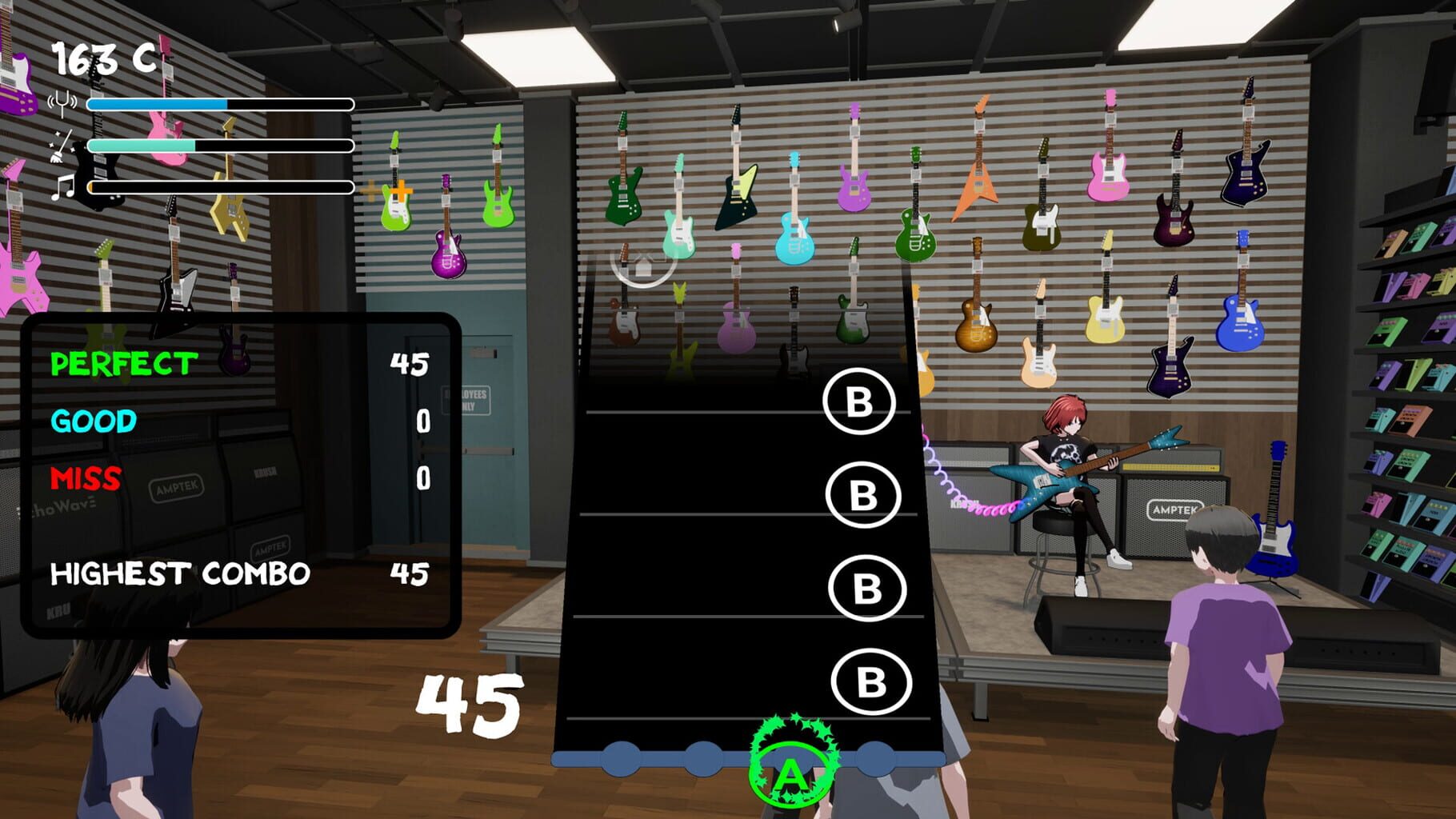This screenshot has height=819, width=1456.
Task: Click the tuning fork icon beside the blue bar
Action: point(62,103)
